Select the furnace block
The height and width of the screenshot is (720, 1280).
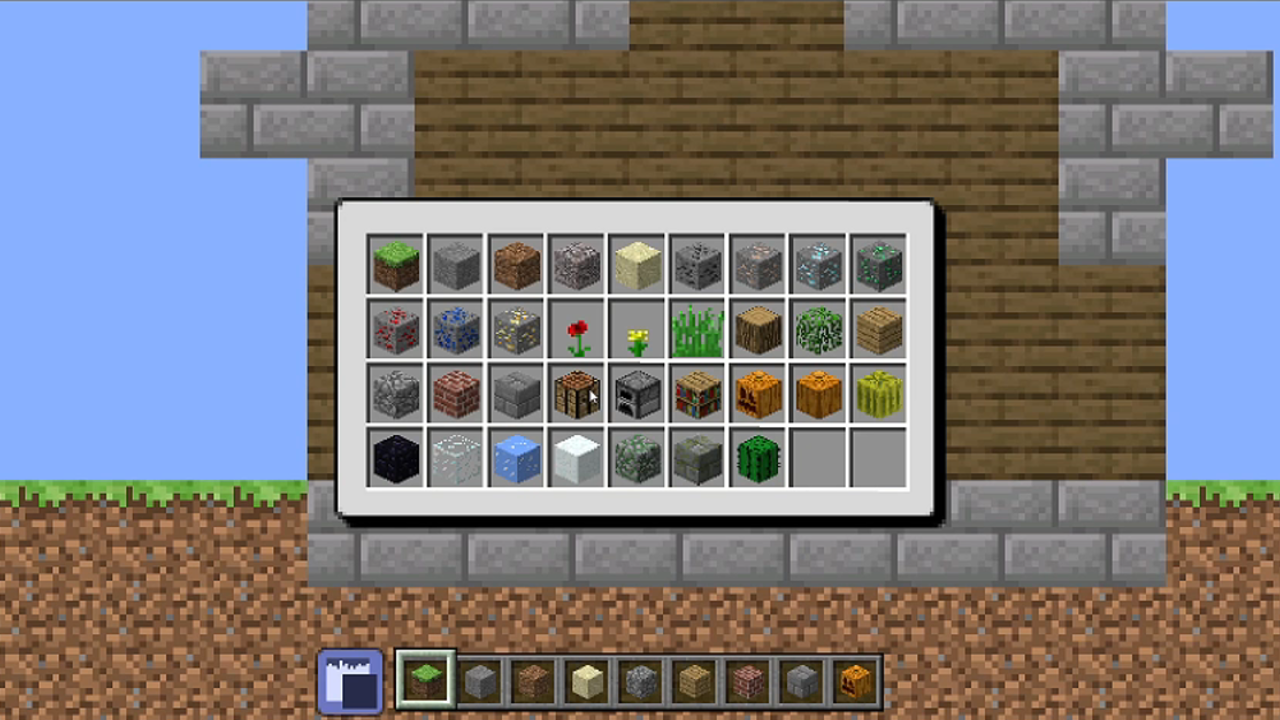click(x=637, y=393)
